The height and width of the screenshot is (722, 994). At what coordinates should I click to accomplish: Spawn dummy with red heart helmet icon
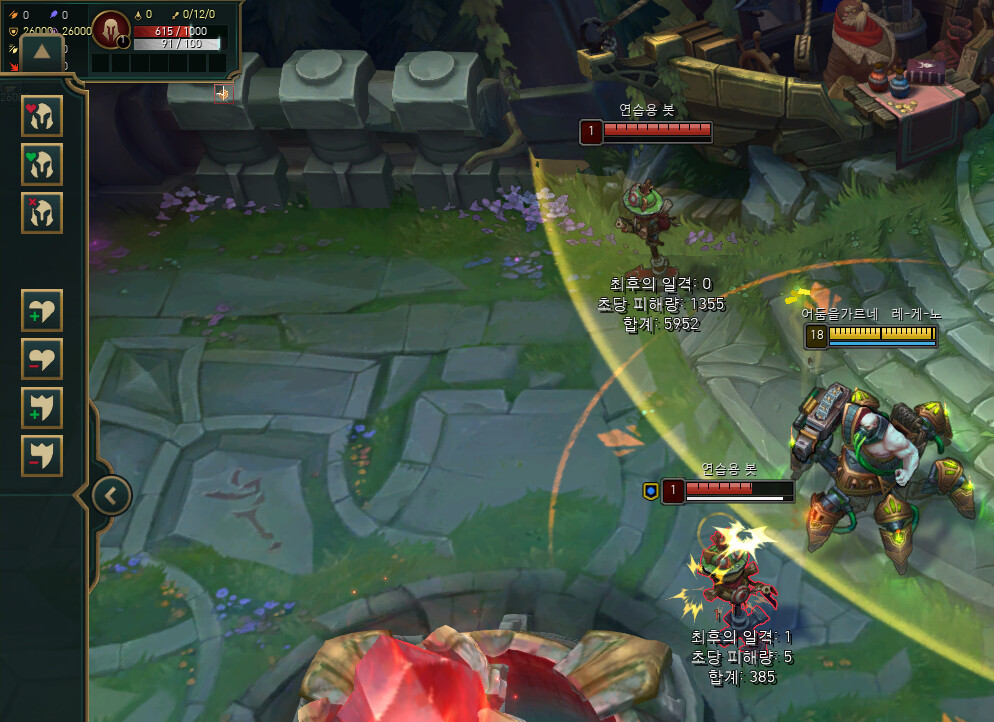(42, 116)
